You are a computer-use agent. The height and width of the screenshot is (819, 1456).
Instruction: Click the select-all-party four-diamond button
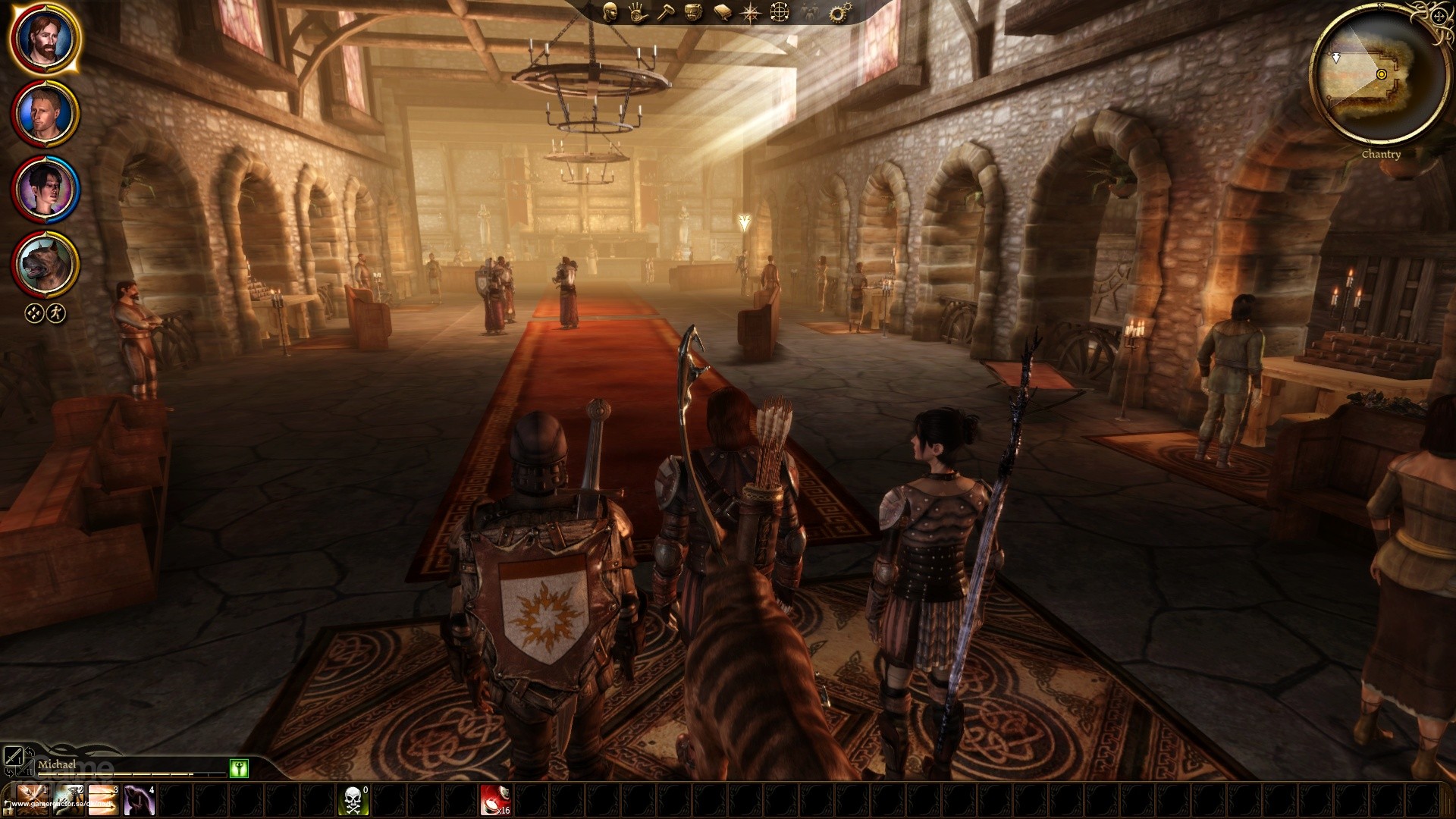tap(35, 312)
